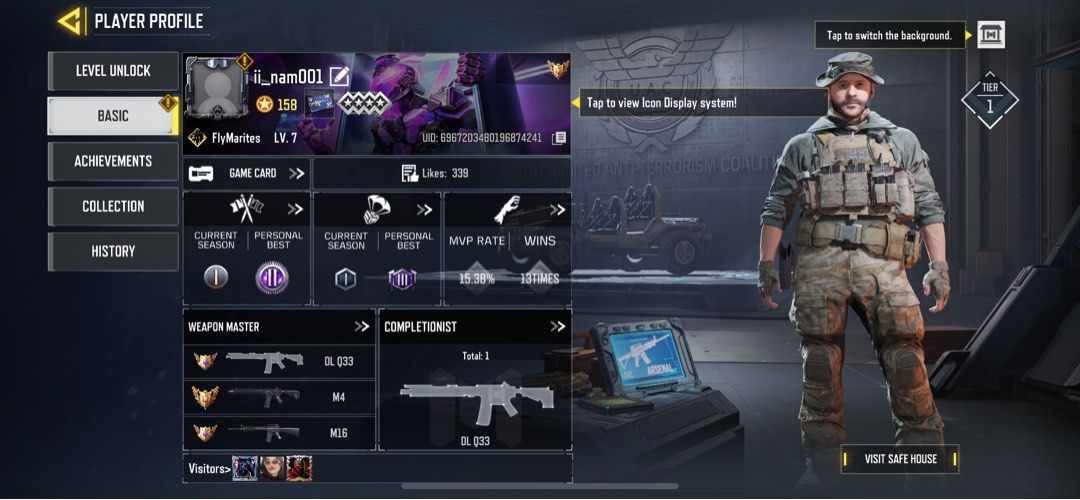Switch to the Collection tab
The height and width of the screenshot is (500, 1080).
(x=113, y=206)
